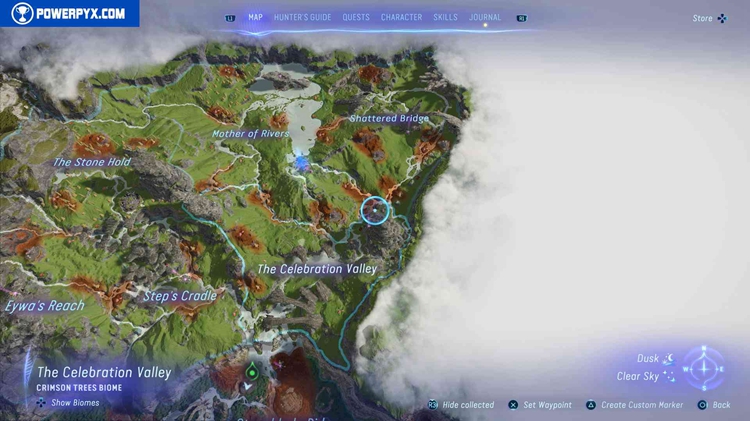Click the PowerPyx.com logo overlay

(69, 13)
